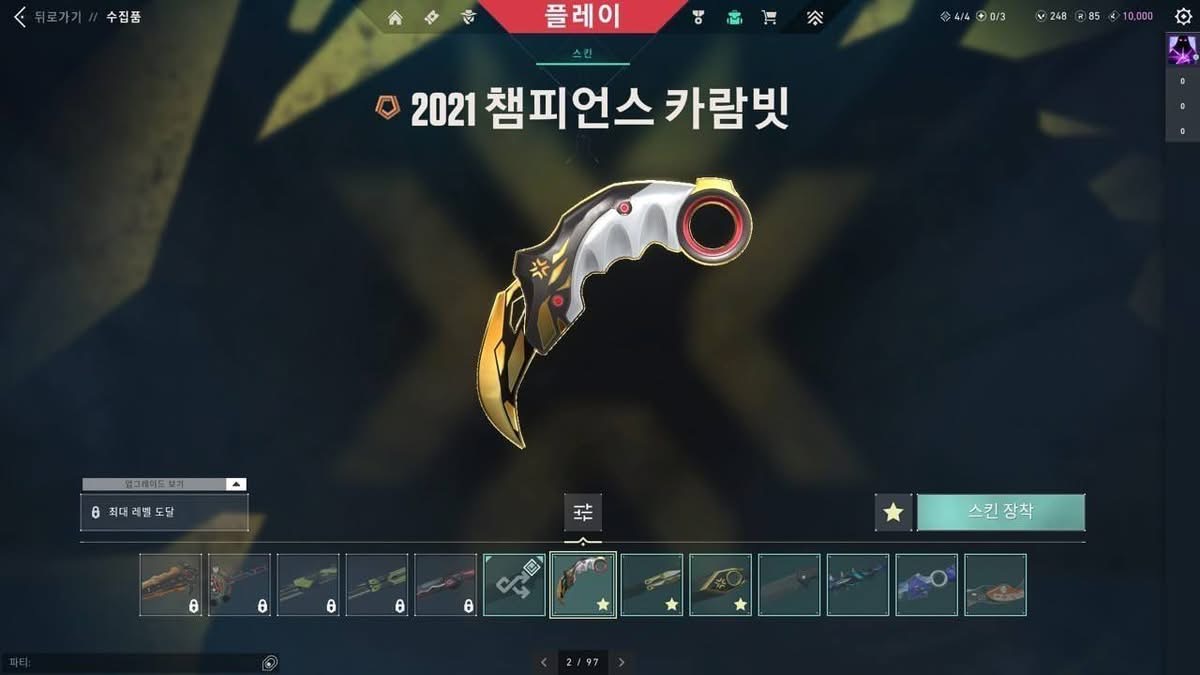This screenshot has width=1200, height=675.
Task: Open the home screen via house icon
Action: click(x=395, y=17)
